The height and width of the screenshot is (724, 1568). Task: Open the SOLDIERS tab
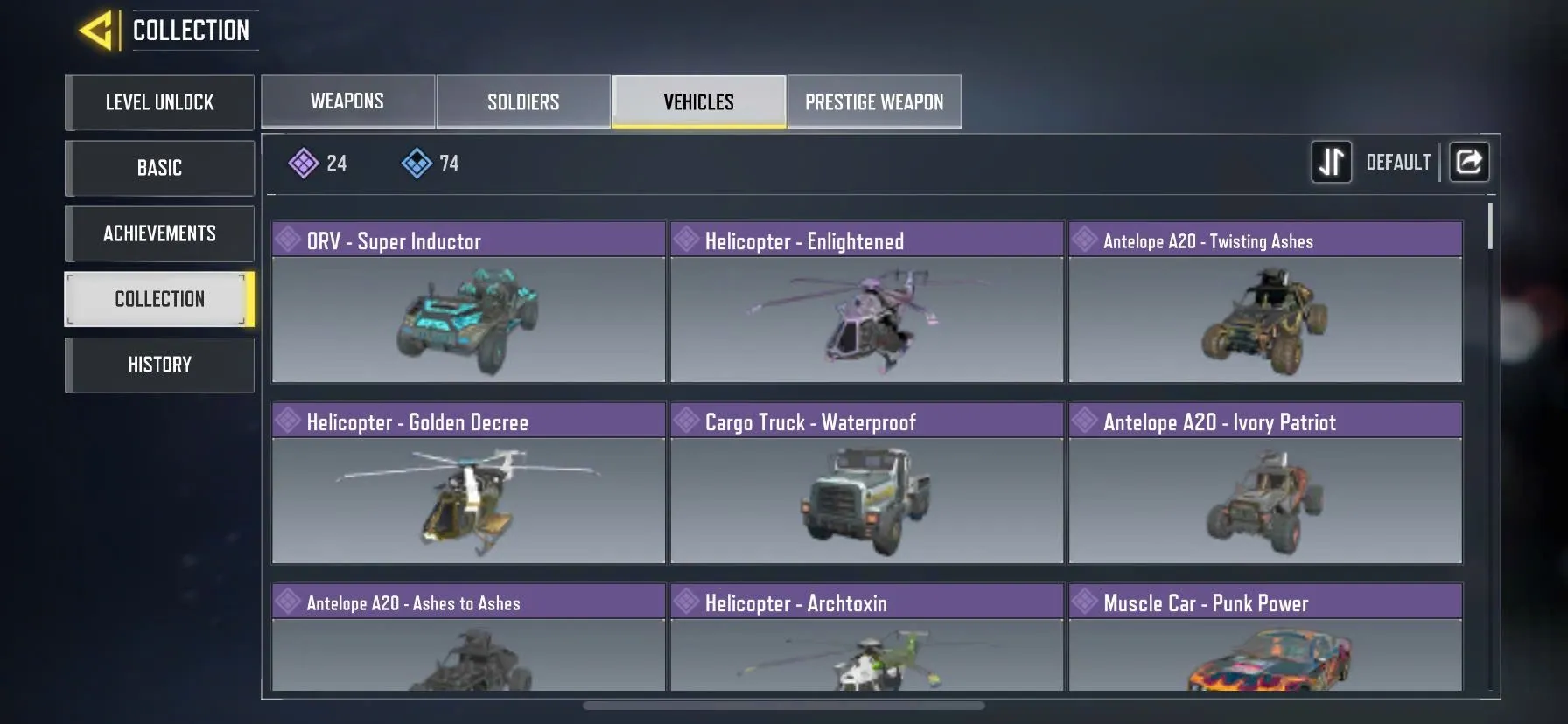(522, 101)
